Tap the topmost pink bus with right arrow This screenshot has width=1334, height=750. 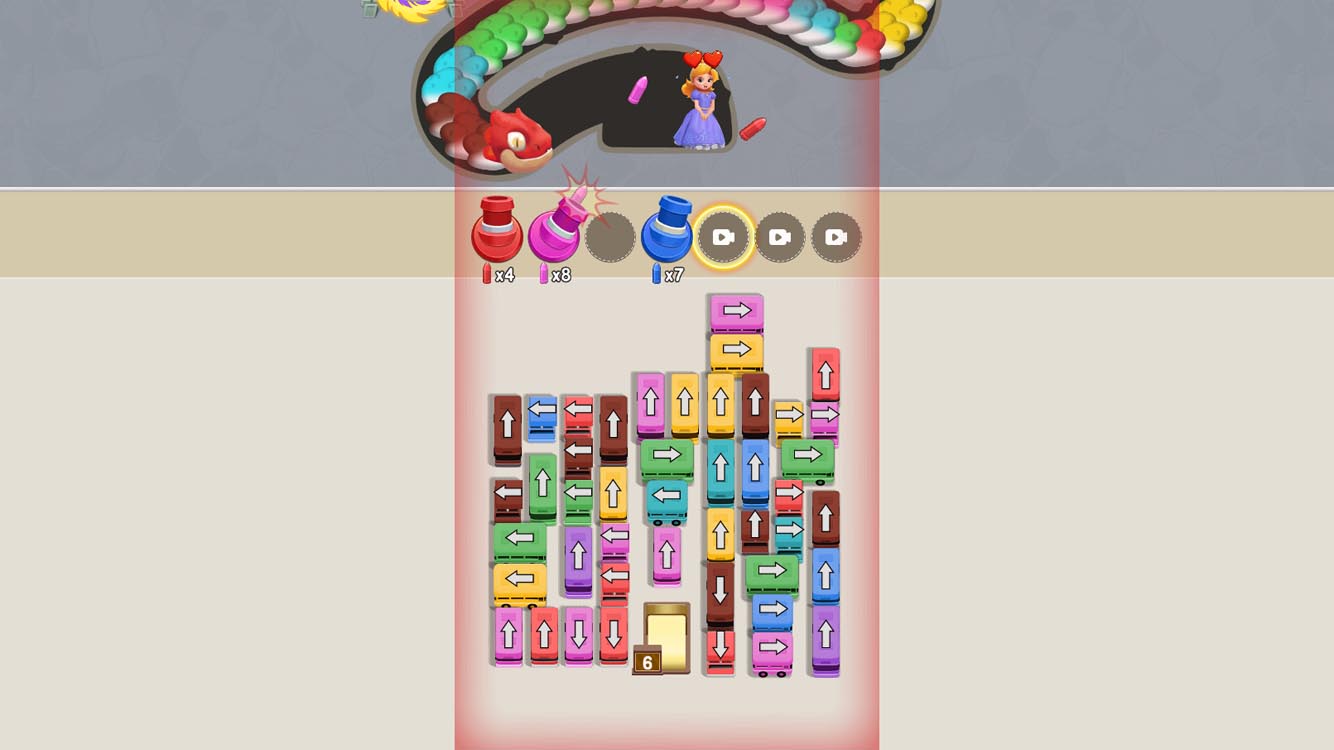pos(734,310)
